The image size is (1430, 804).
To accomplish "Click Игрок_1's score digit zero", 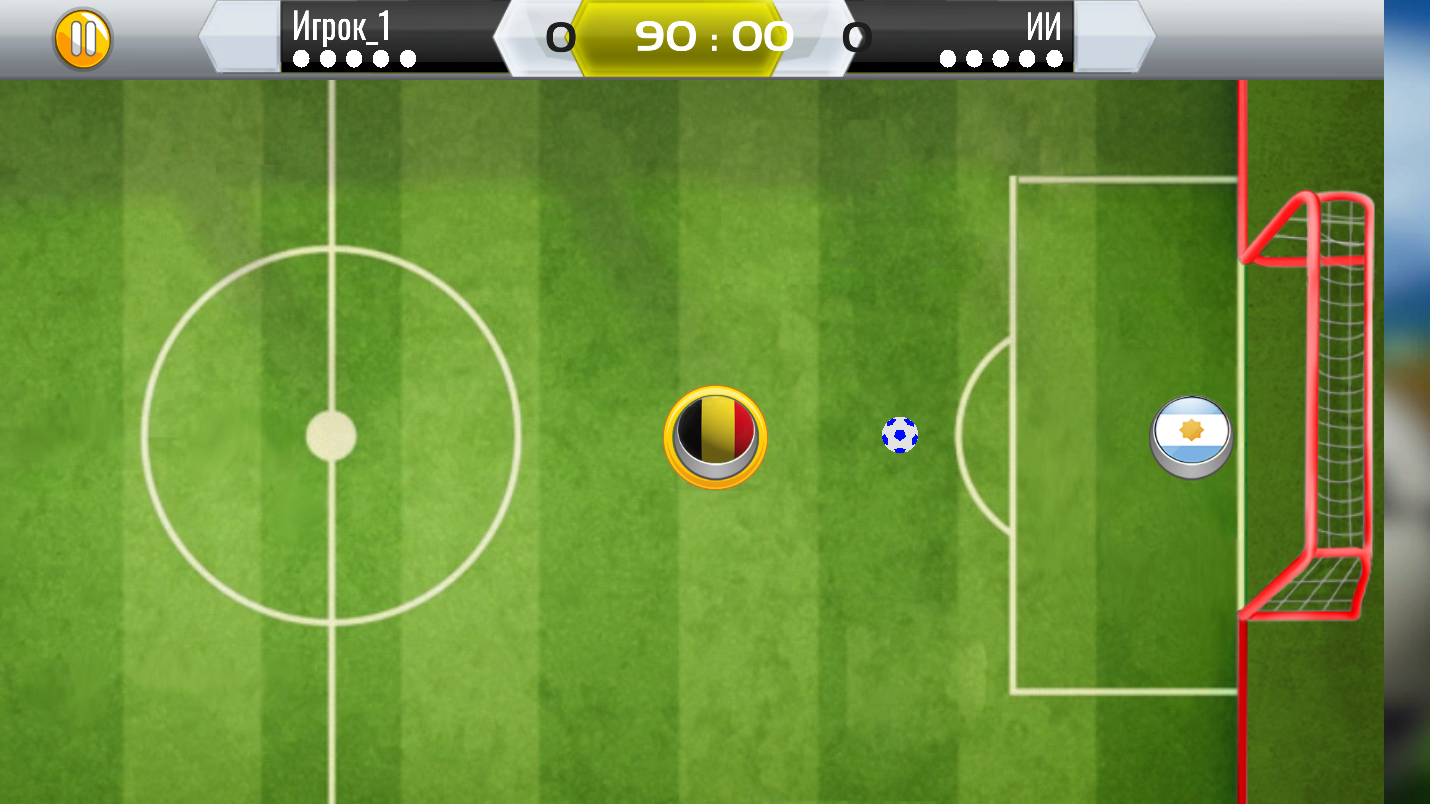I will point(562,36).
